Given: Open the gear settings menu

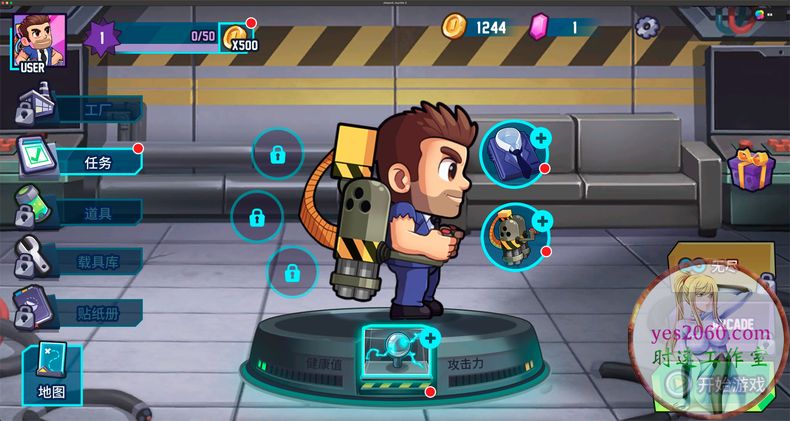Looking at the screenshot, I should click(647, 26).
